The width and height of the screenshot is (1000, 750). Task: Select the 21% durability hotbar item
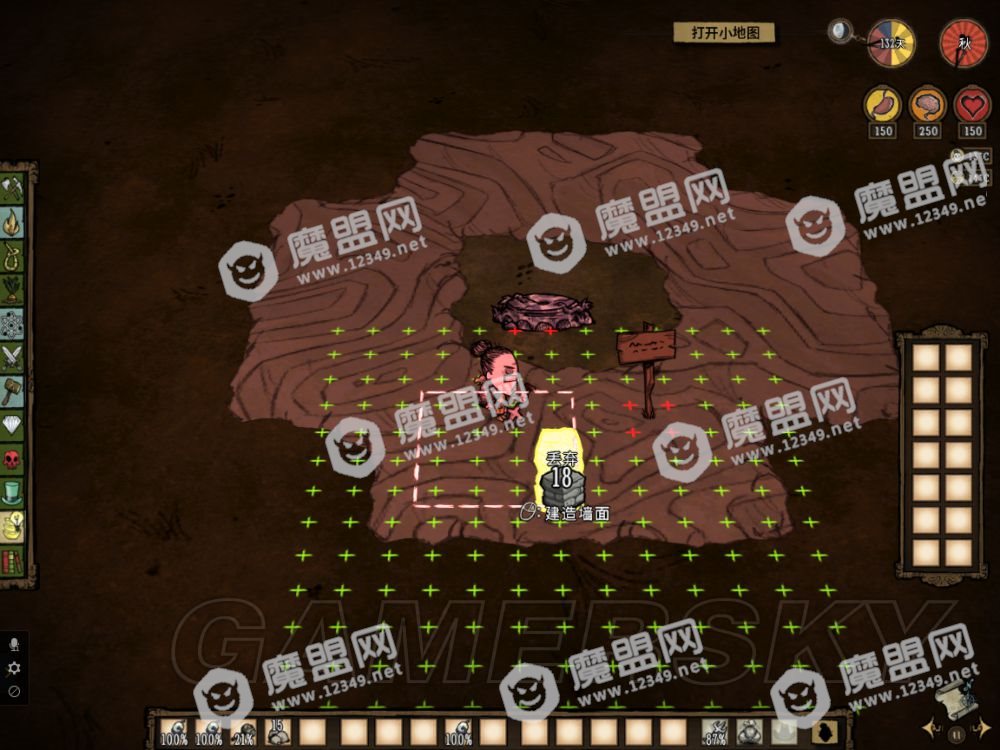click(x=243, y=732)
